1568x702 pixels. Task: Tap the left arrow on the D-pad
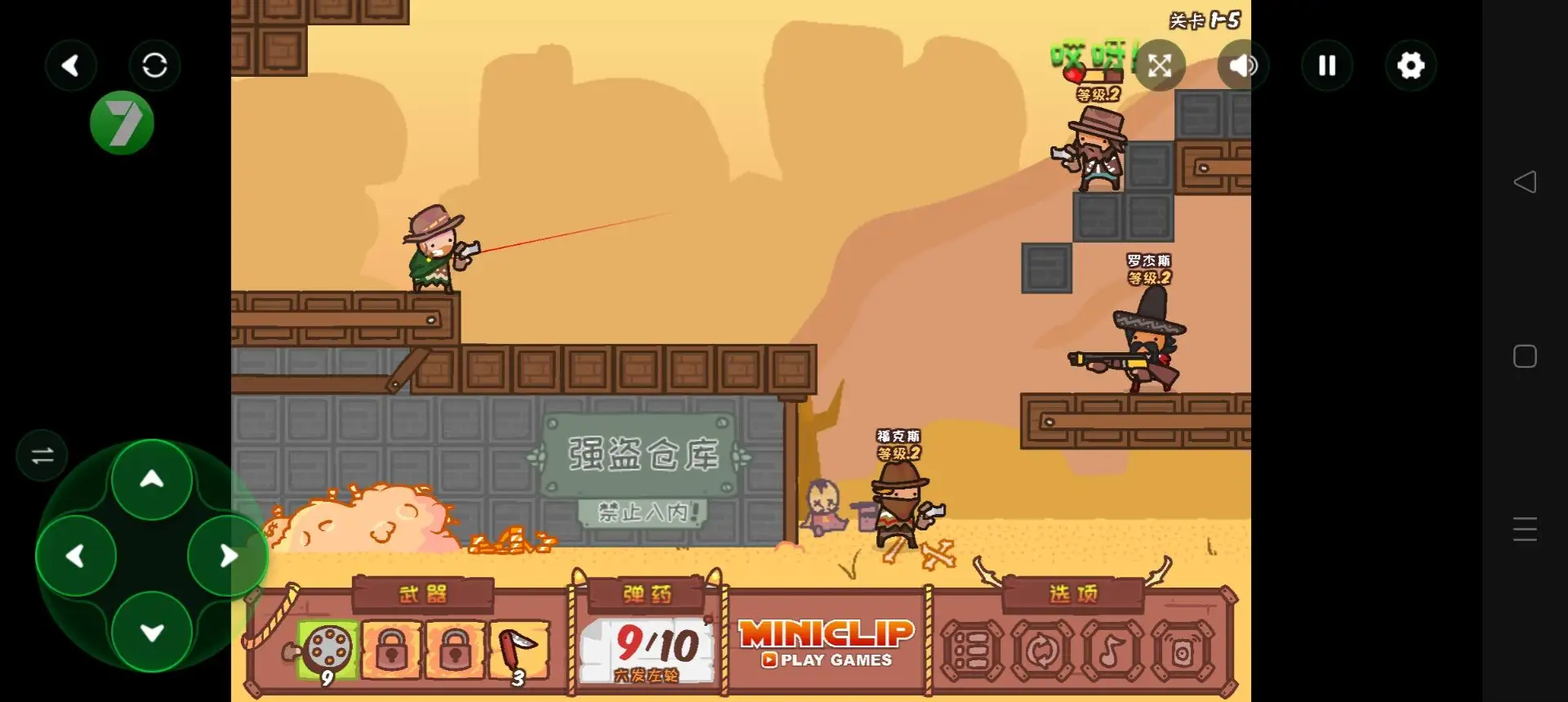coord(76,557)
